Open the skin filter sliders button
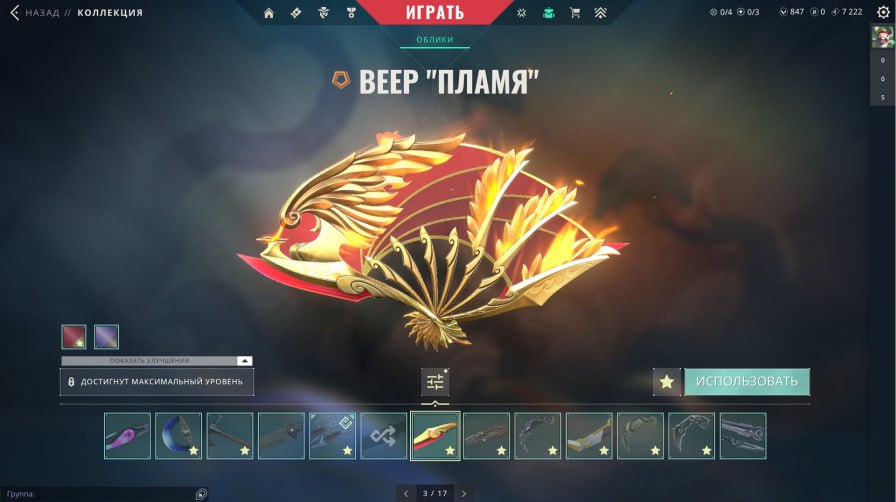Screen dimensions: 896x502 (x=435, y=381)
